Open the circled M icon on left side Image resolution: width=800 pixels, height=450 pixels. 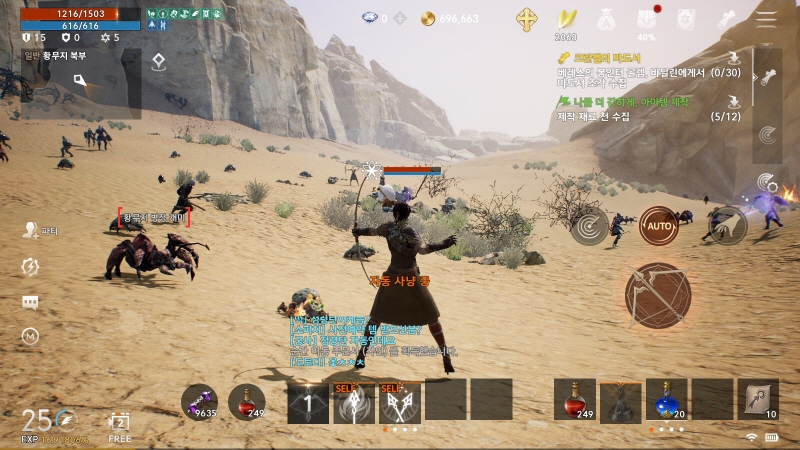tap(30, 337)
